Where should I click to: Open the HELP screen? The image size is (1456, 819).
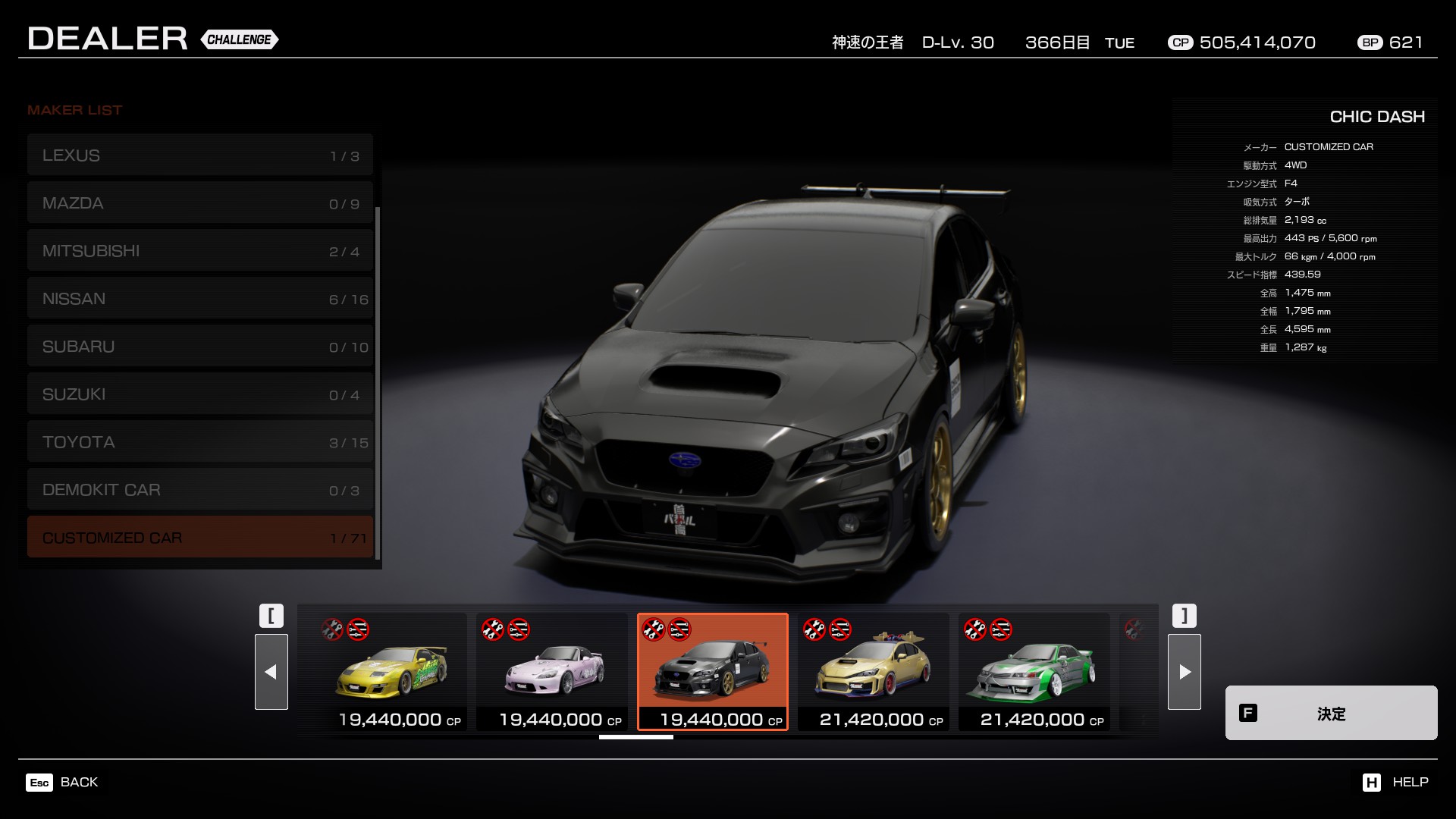[x=1395, y=782]
